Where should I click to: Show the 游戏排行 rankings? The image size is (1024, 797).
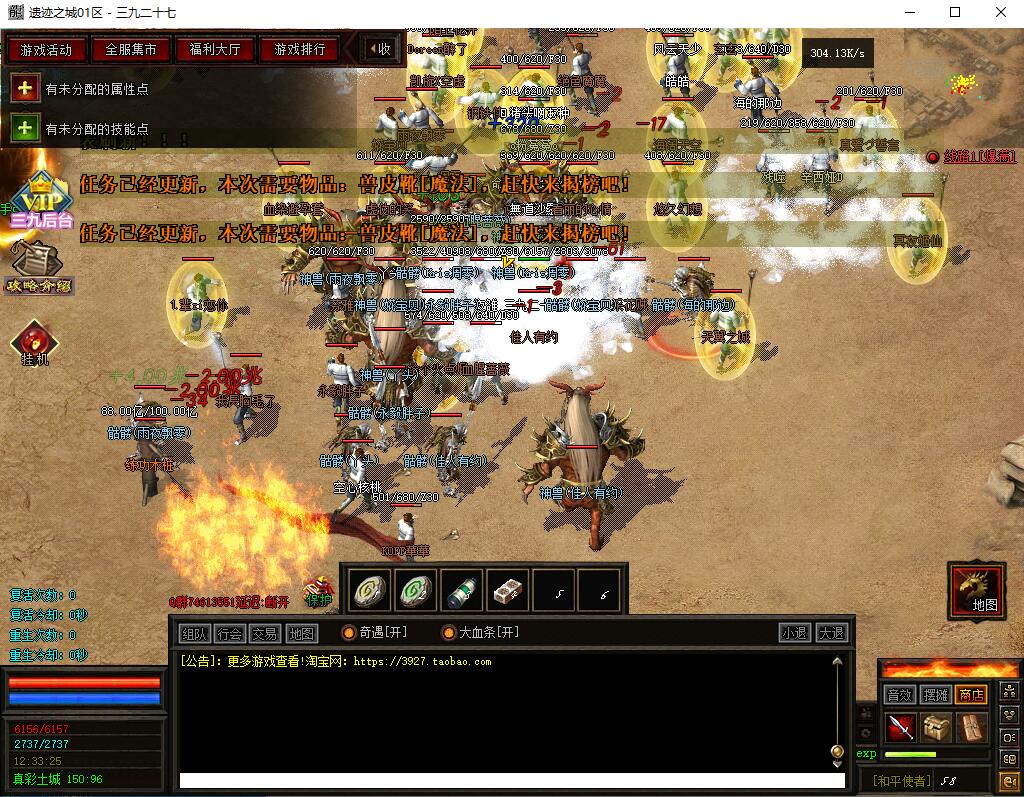(x=299, y=49)
